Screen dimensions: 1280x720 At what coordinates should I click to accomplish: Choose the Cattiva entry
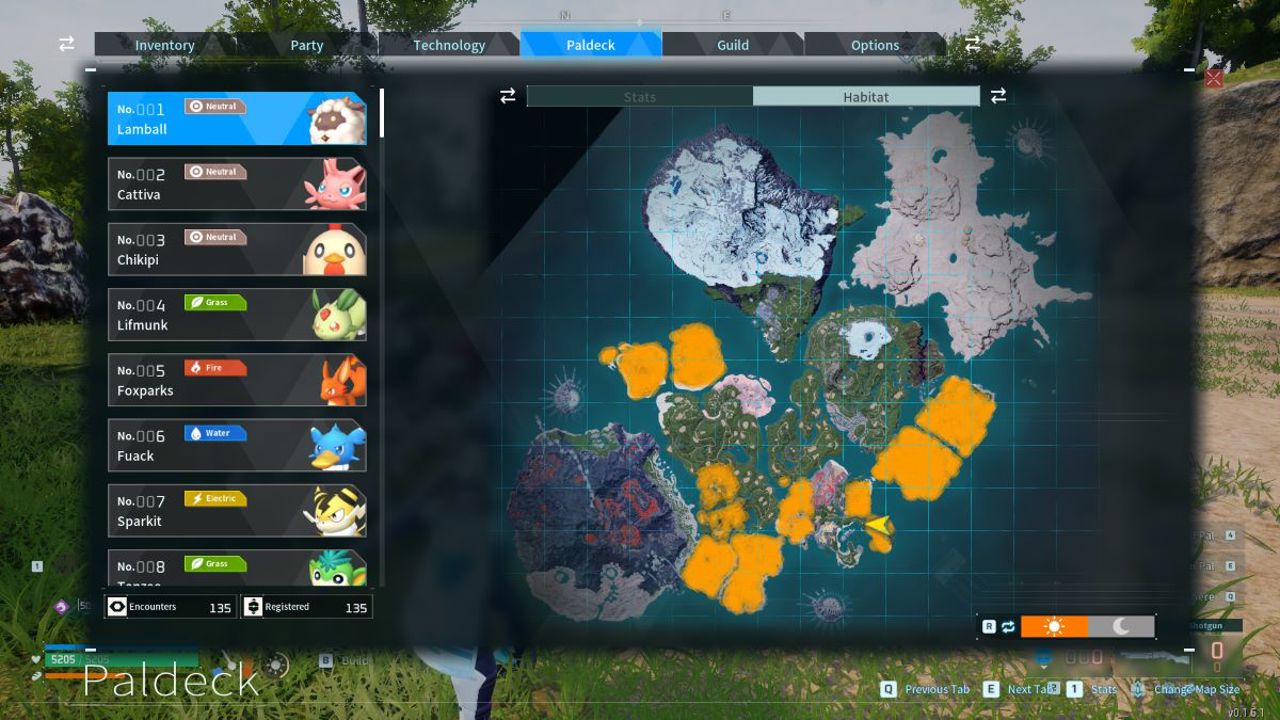point(237,184)
